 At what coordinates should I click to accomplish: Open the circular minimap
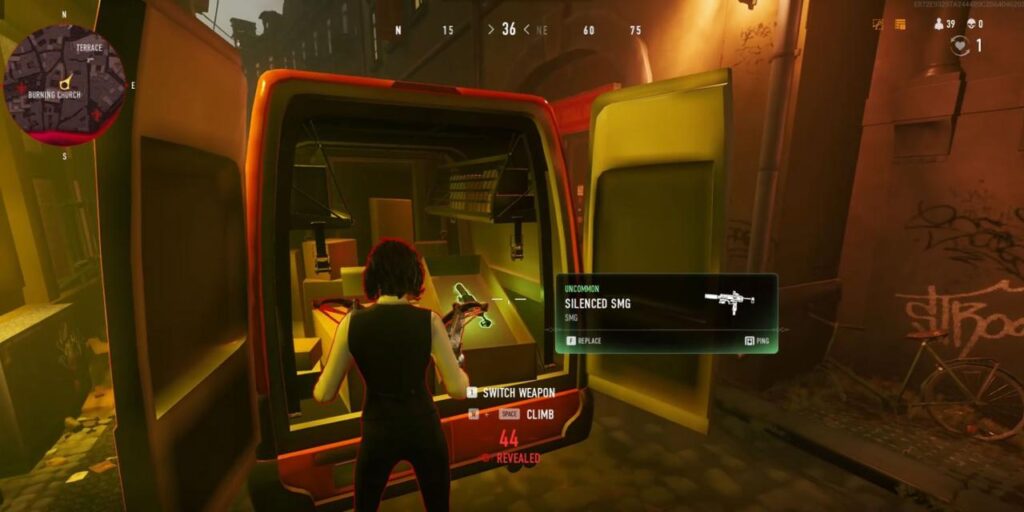pyautogui.click(x=65, y=84)
